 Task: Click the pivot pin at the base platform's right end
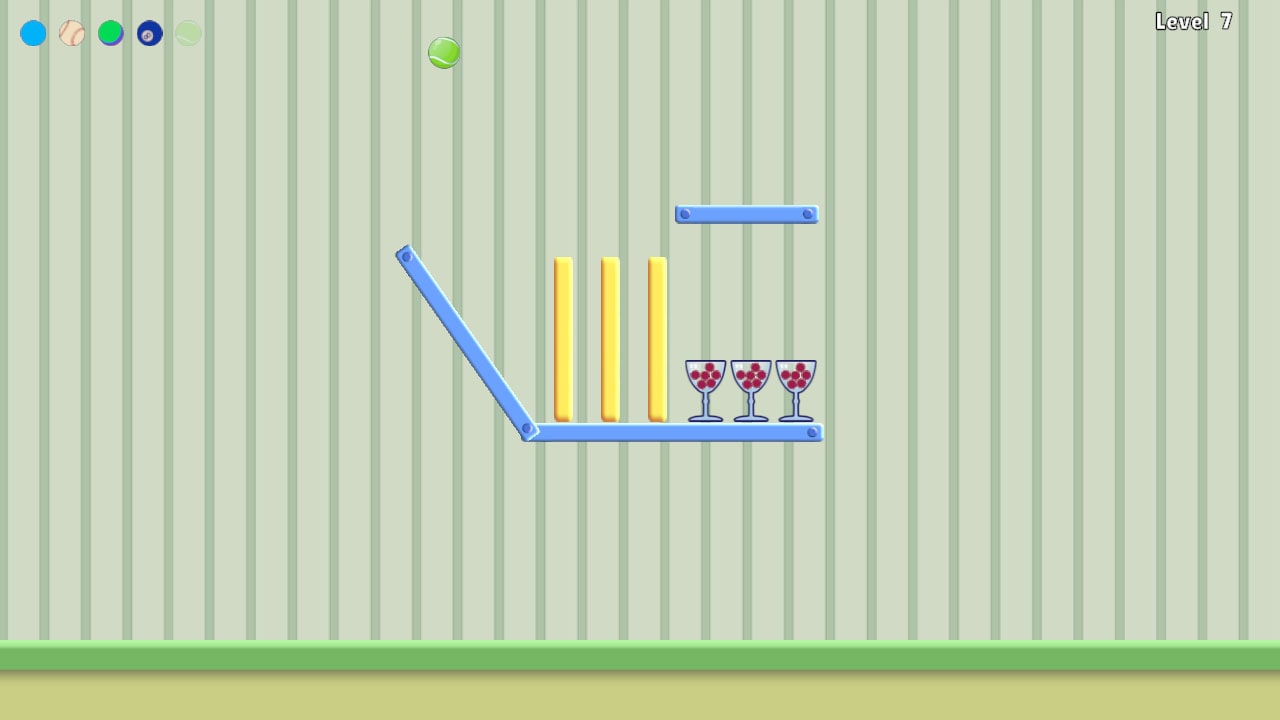point(810,431)
